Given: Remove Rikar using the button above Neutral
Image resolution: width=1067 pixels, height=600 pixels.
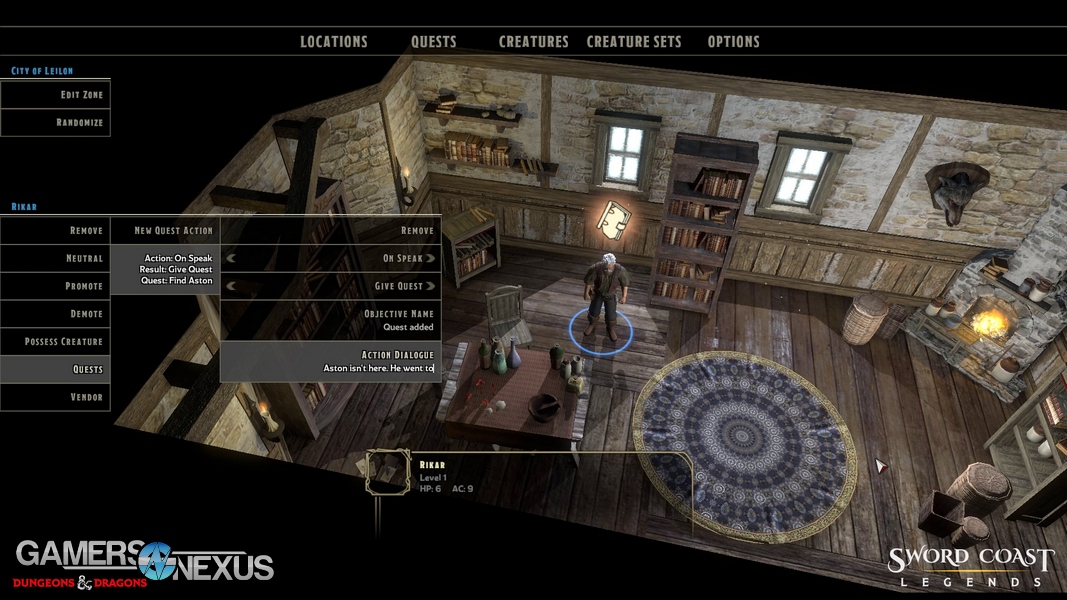Looking at the screenshot, I should [56, 231].
